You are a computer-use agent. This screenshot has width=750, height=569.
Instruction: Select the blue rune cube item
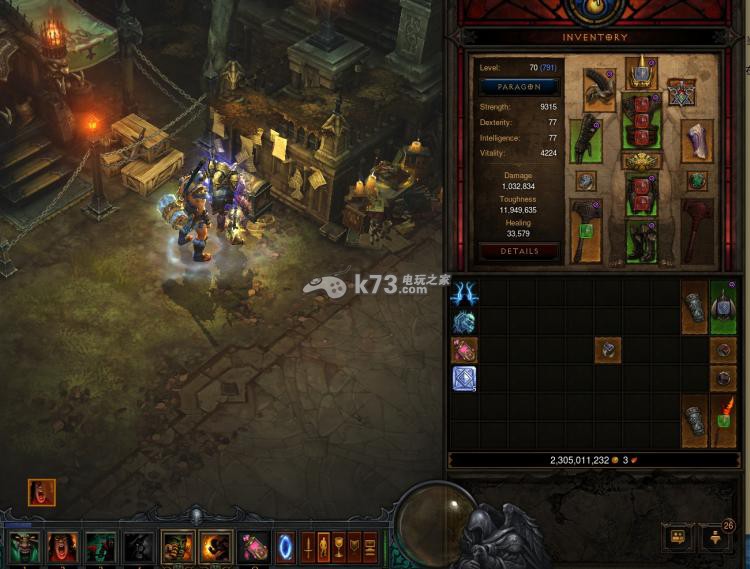pos(464,378)
